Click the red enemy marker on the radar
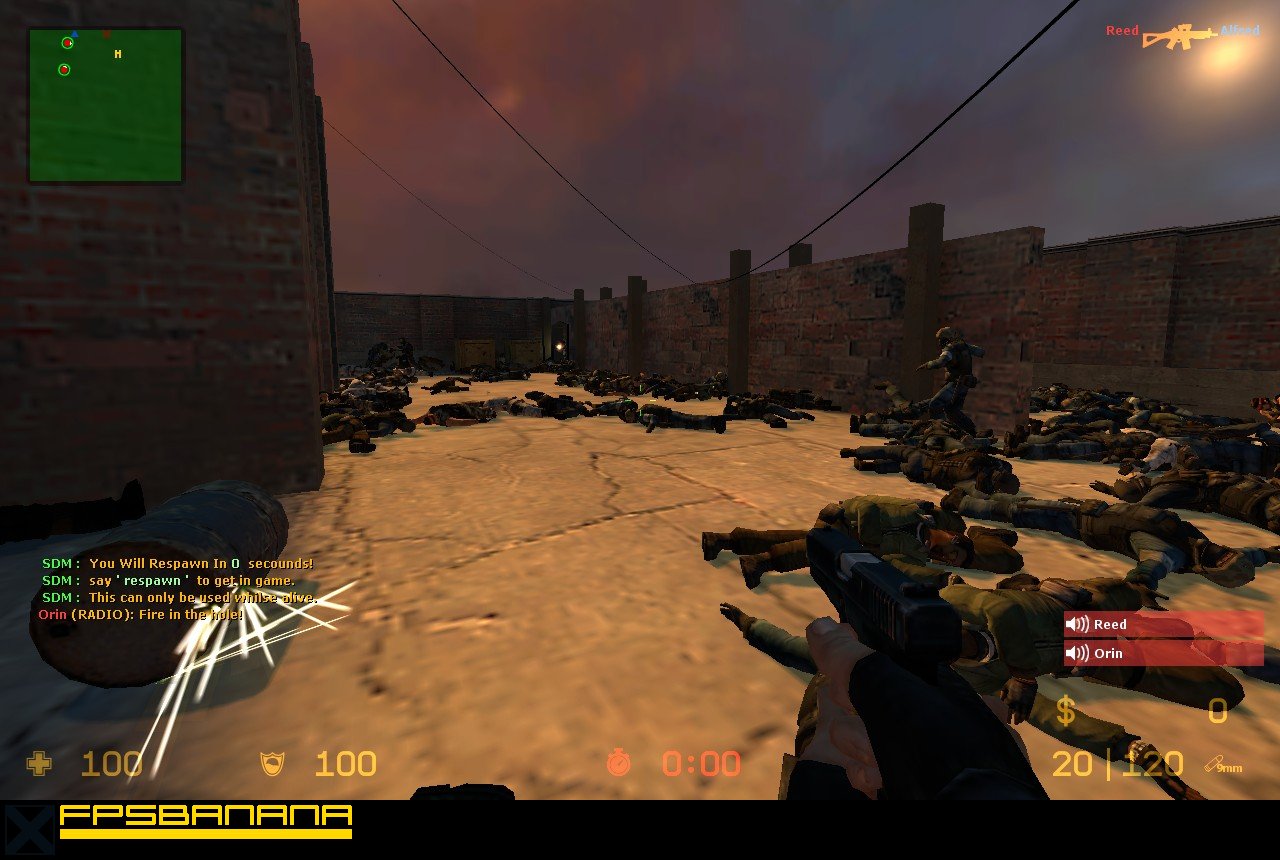The height and width of the screenshot is (860, 1280). point(106,34)
